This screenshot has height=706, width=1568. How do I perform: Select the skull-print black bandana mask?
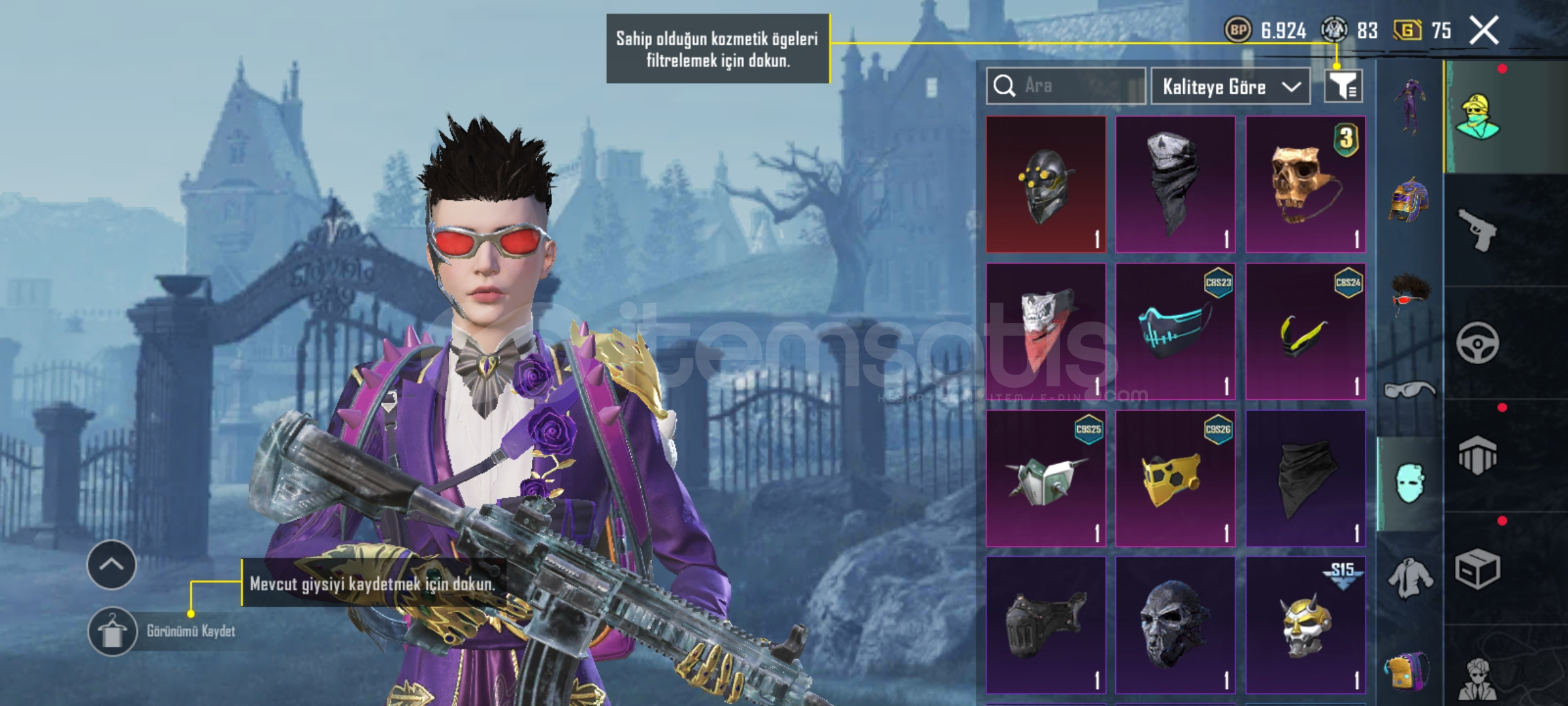(1175, 184)
